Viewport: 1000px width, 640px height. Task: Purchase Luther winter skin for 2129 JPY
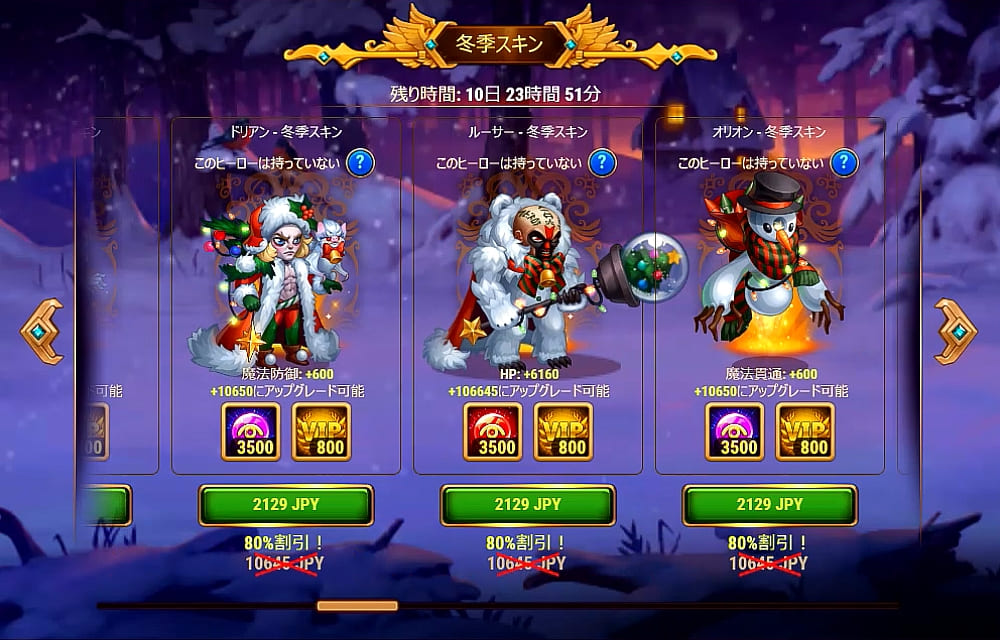(528, 505)
